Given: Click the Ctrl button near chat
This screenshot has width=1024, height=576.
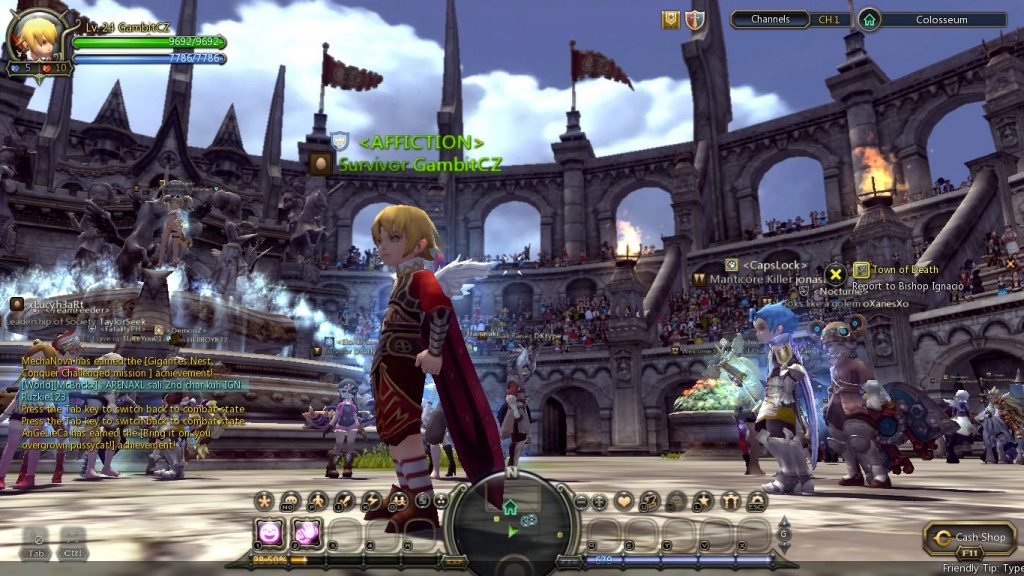Looking at the screenshot, I should [x=72, y=541].
